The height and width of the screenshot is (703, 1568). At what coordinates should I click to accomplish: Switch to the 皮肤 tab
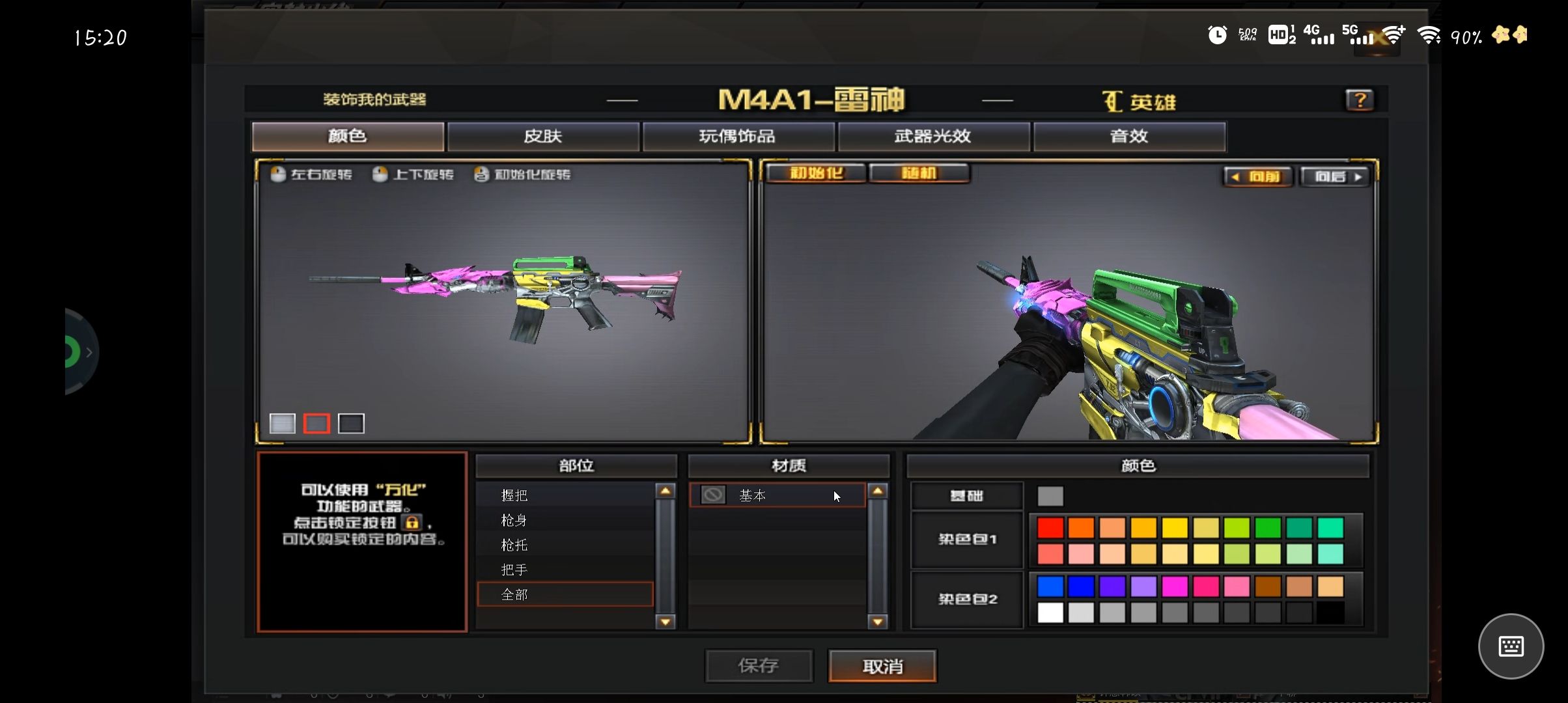tap(543, 136)
